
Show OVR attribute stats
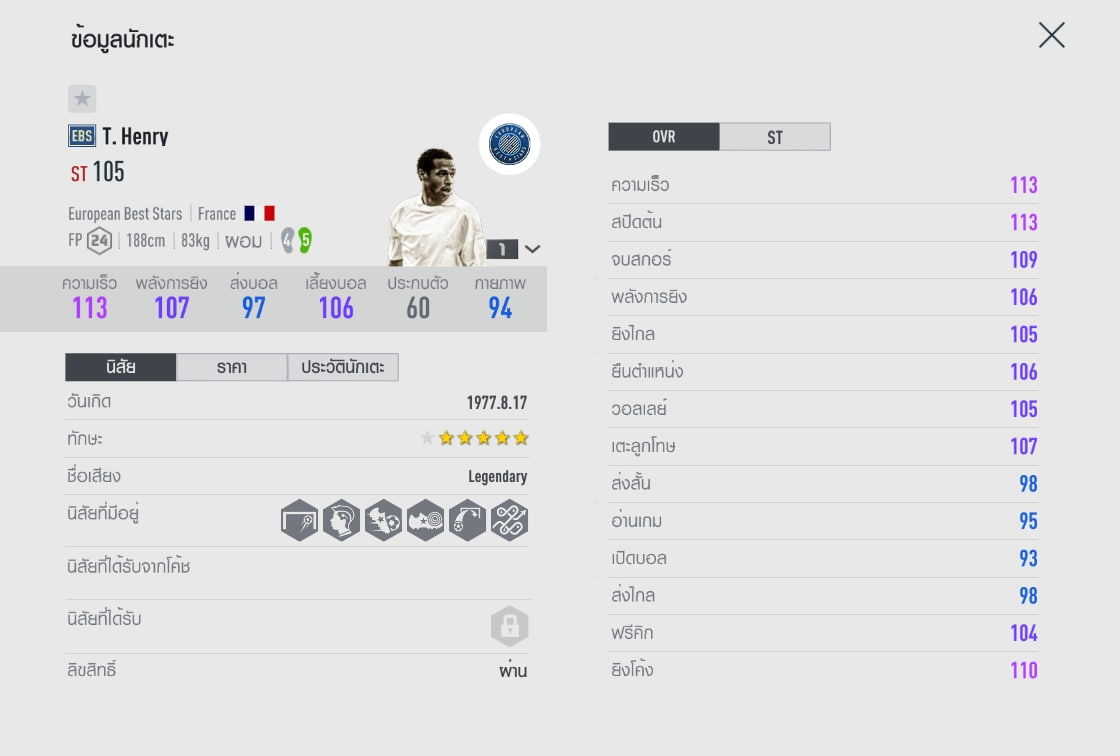point(664,137)
